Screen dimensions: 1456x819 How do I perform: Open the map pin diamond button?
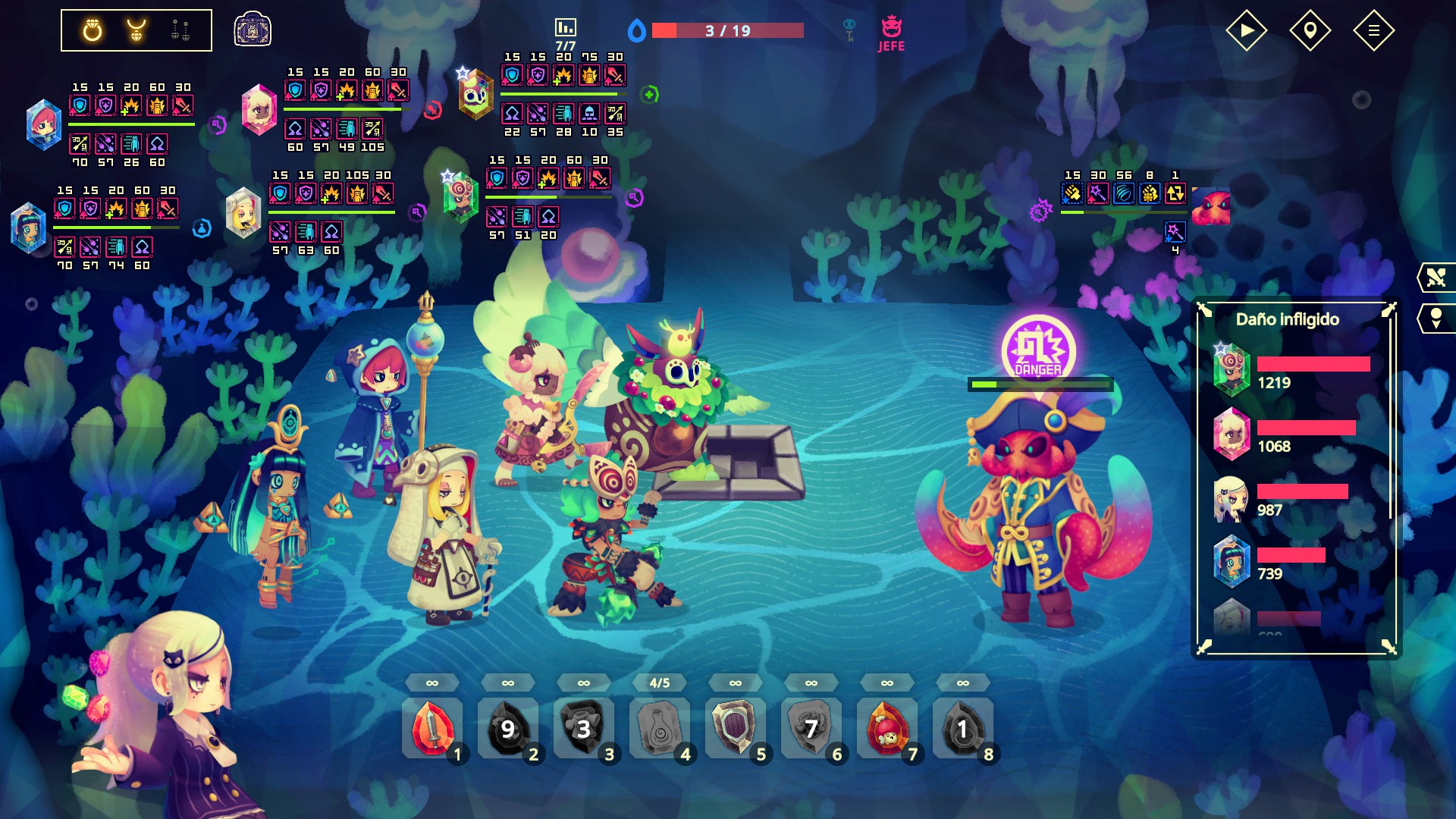tap(1310, 30)
